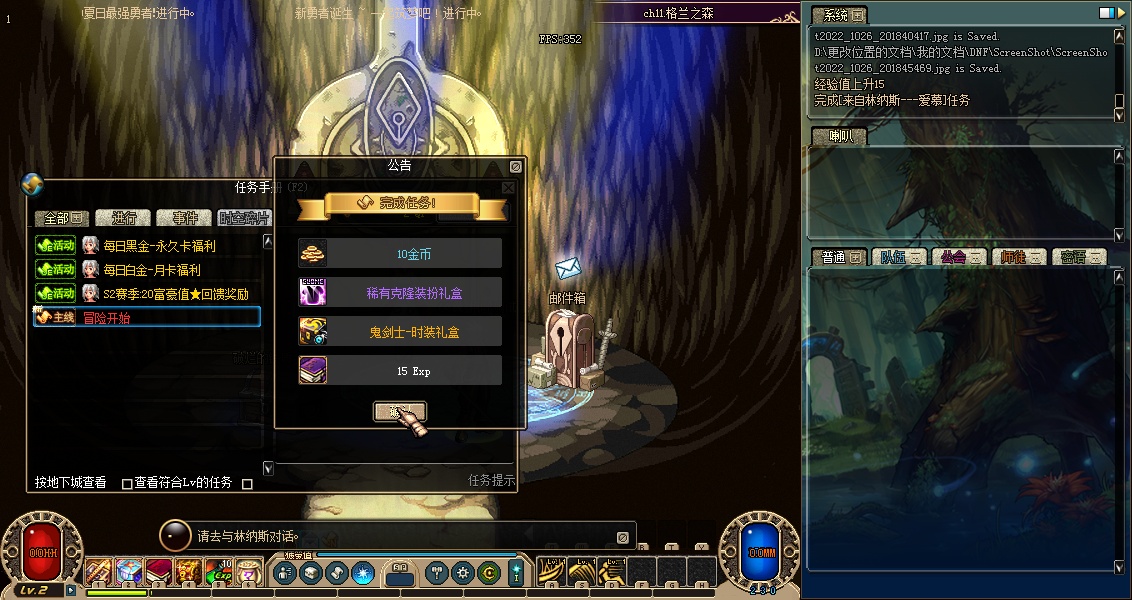Close the 公告 announcement popup

(515, 167)
